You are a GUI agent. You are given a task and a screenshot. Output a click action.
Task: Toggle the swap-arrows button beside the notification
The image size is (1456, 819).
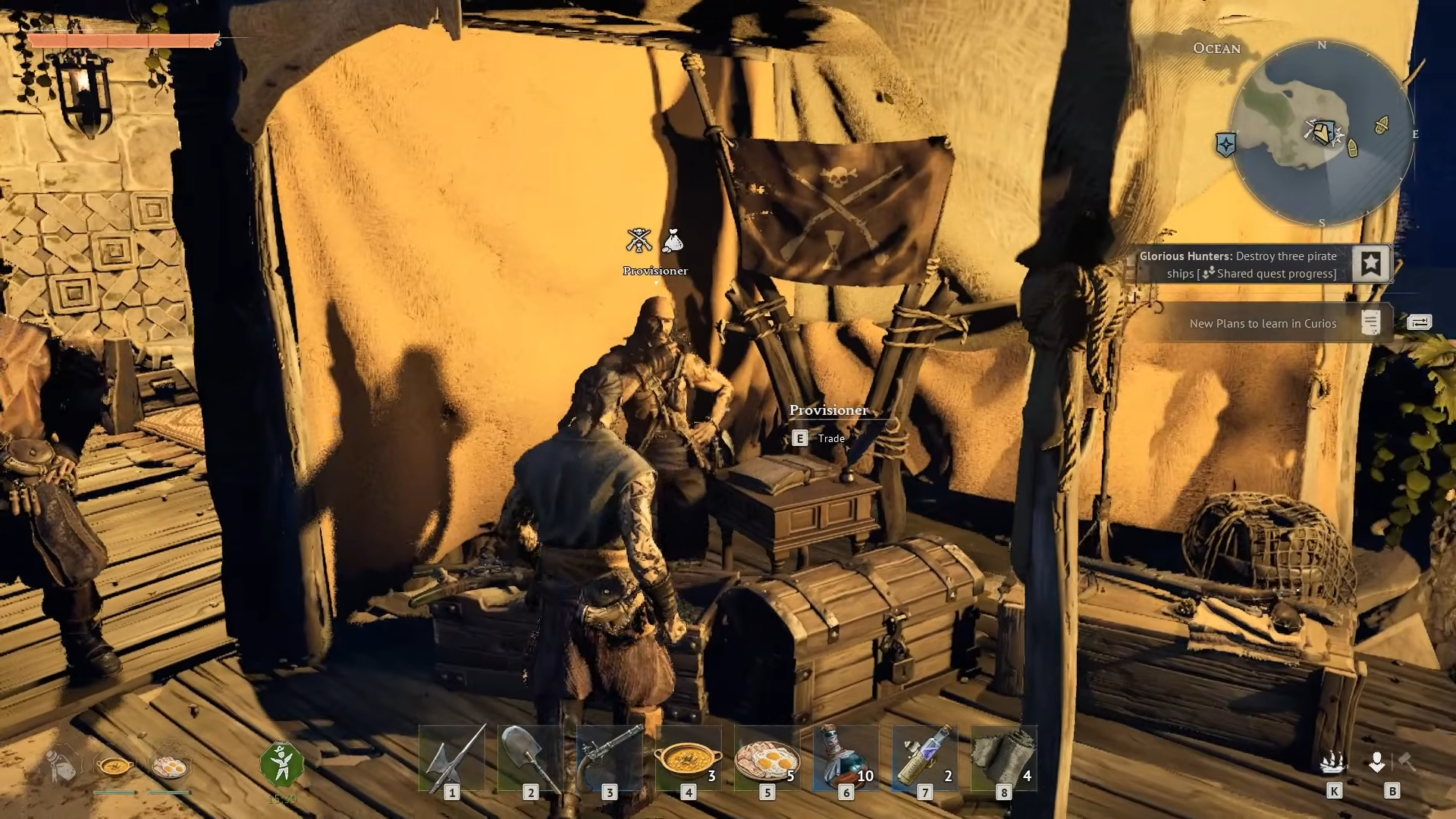[x=1419, y=322]
